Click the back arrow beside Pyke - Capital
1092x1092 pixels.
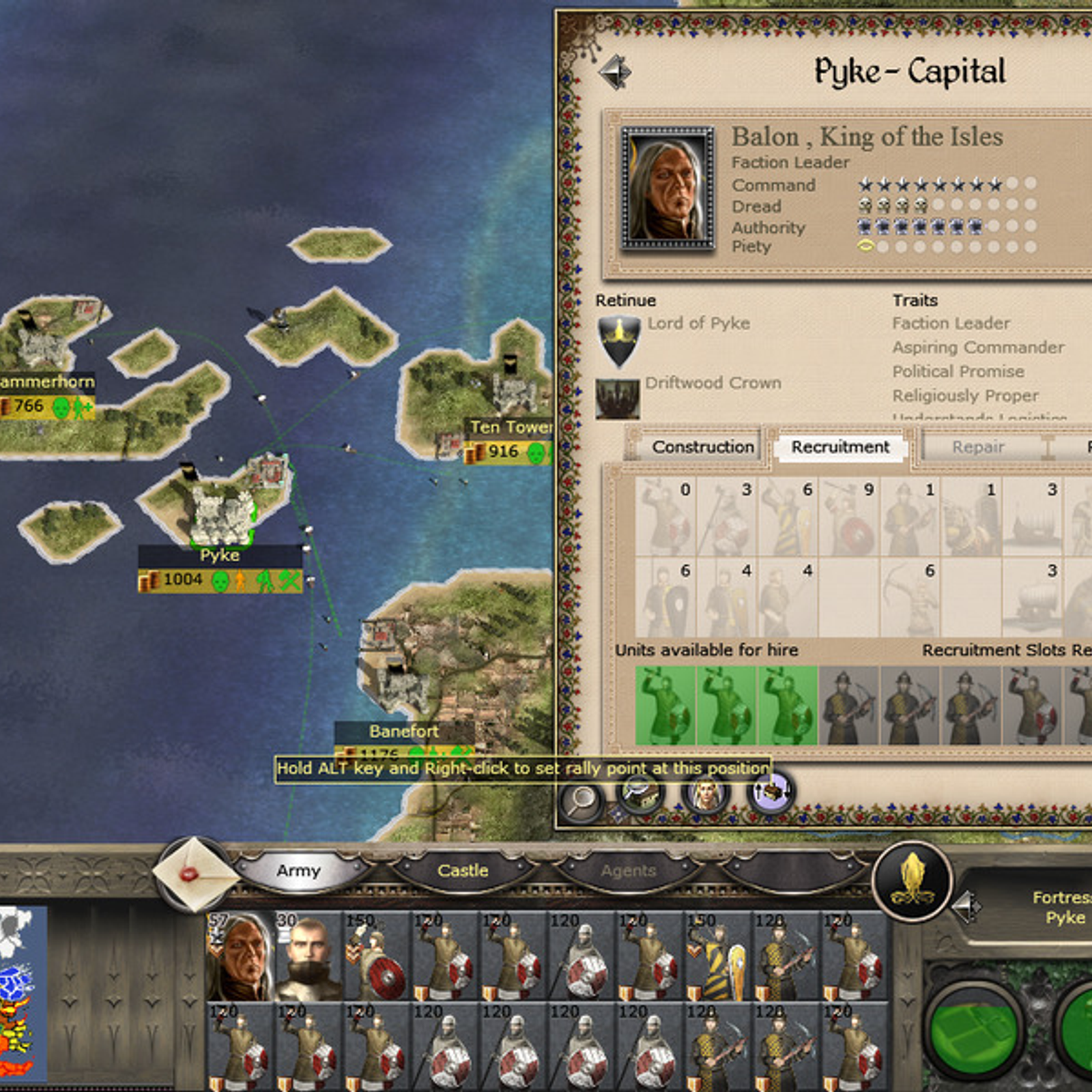(616, 72)
